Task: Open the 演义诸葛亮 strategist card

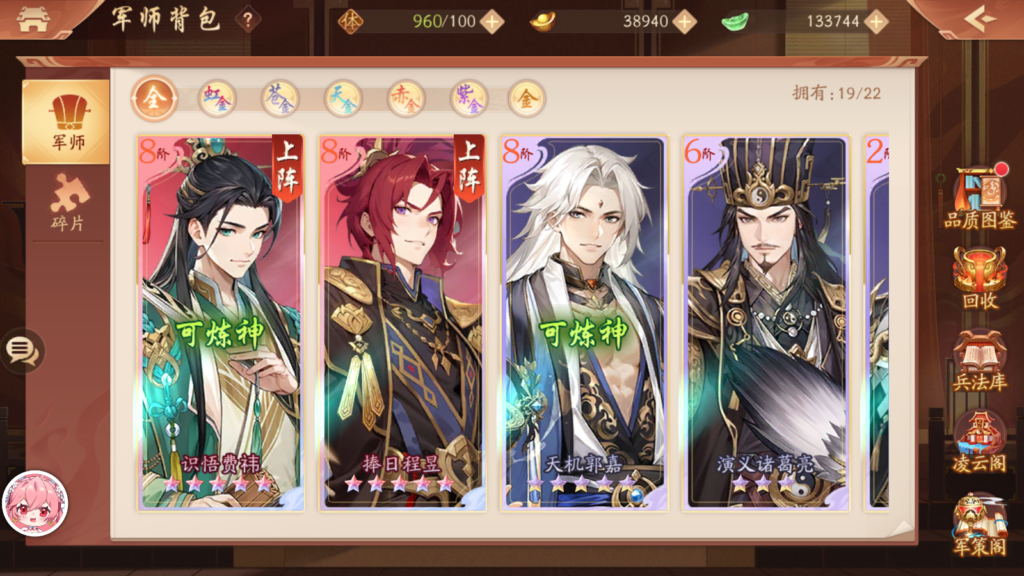Action: pos(766,322)
